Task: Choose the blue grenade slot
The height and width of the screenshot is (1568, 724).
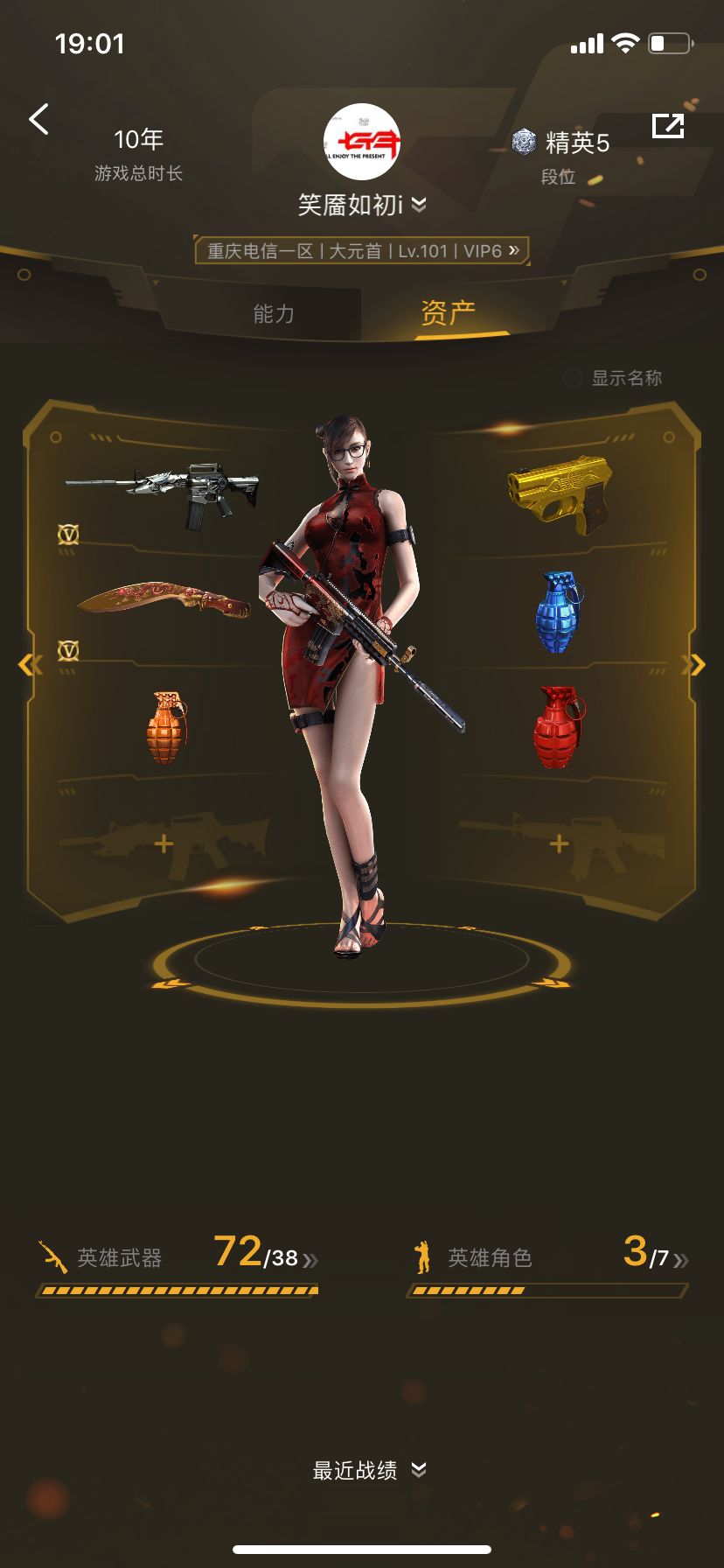Action: (559, 612)
